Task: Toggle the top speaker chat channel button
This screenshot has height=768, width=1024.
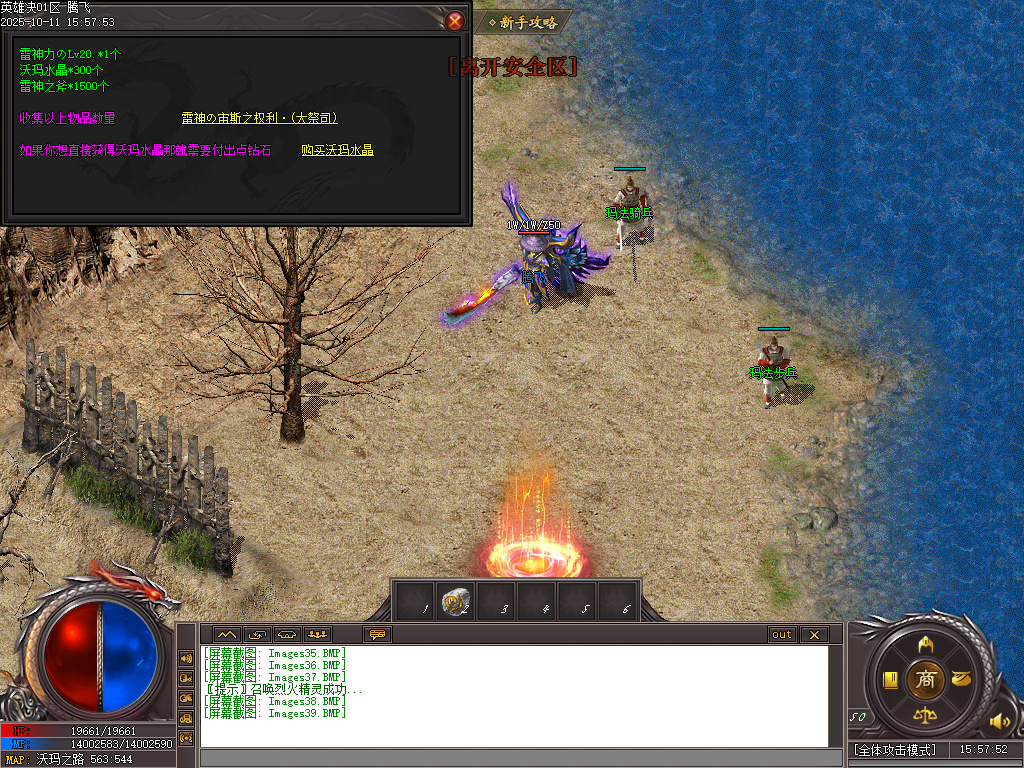Action: [x=186, y=658]
